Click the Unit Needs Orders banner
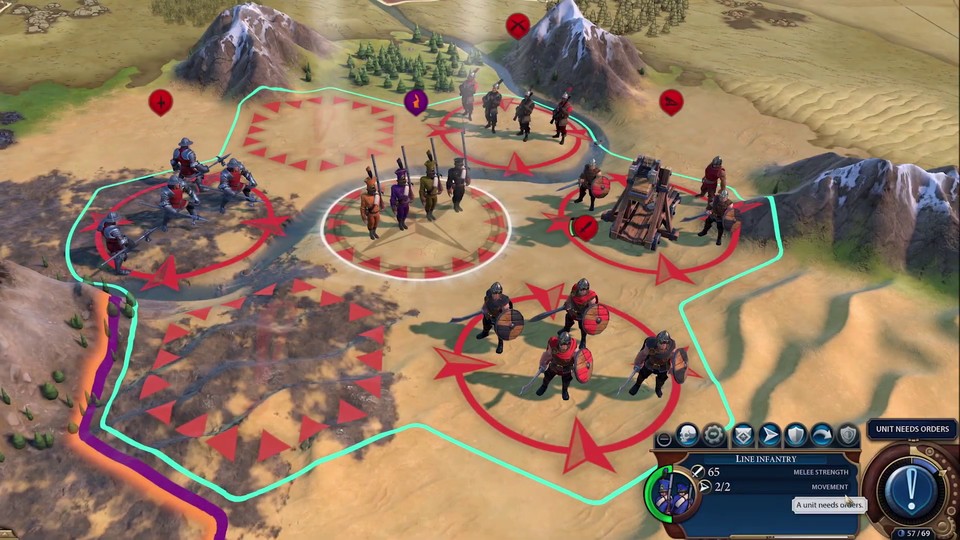This screenshot has width=960, height=540. point(912,429)
